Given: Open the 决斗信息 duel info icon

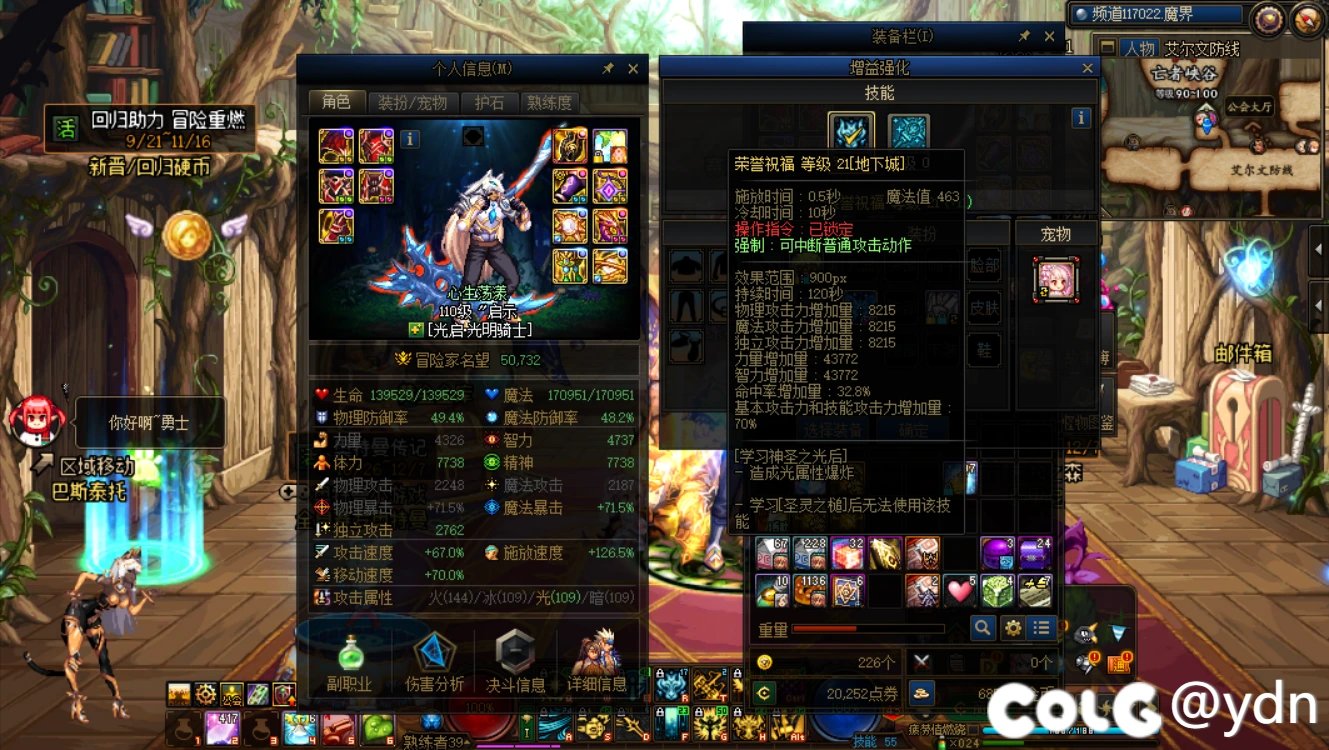Looking at the screenshot, I should [514, 657].
